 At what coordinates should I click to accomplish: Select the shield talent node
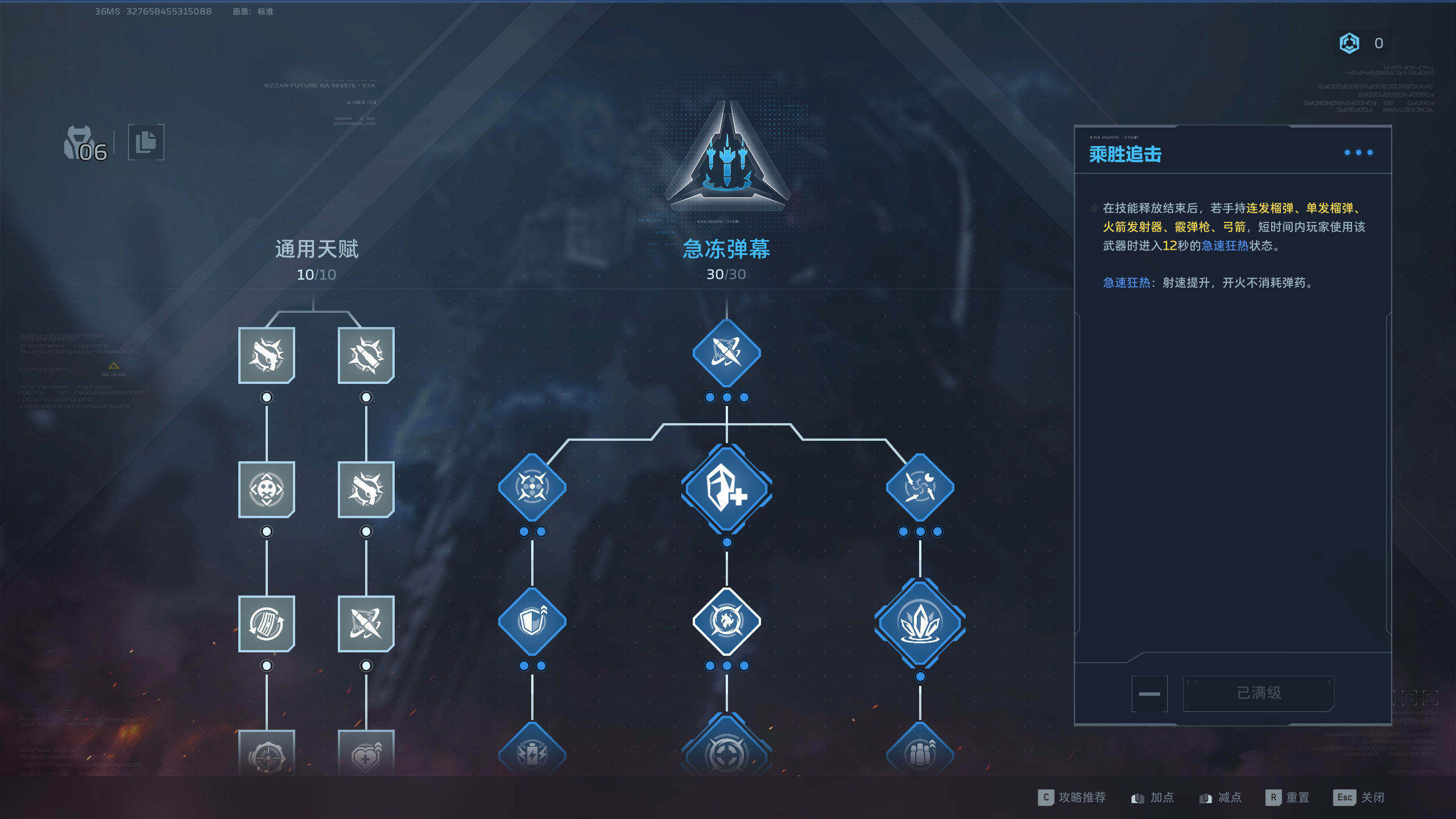[532, 621]
